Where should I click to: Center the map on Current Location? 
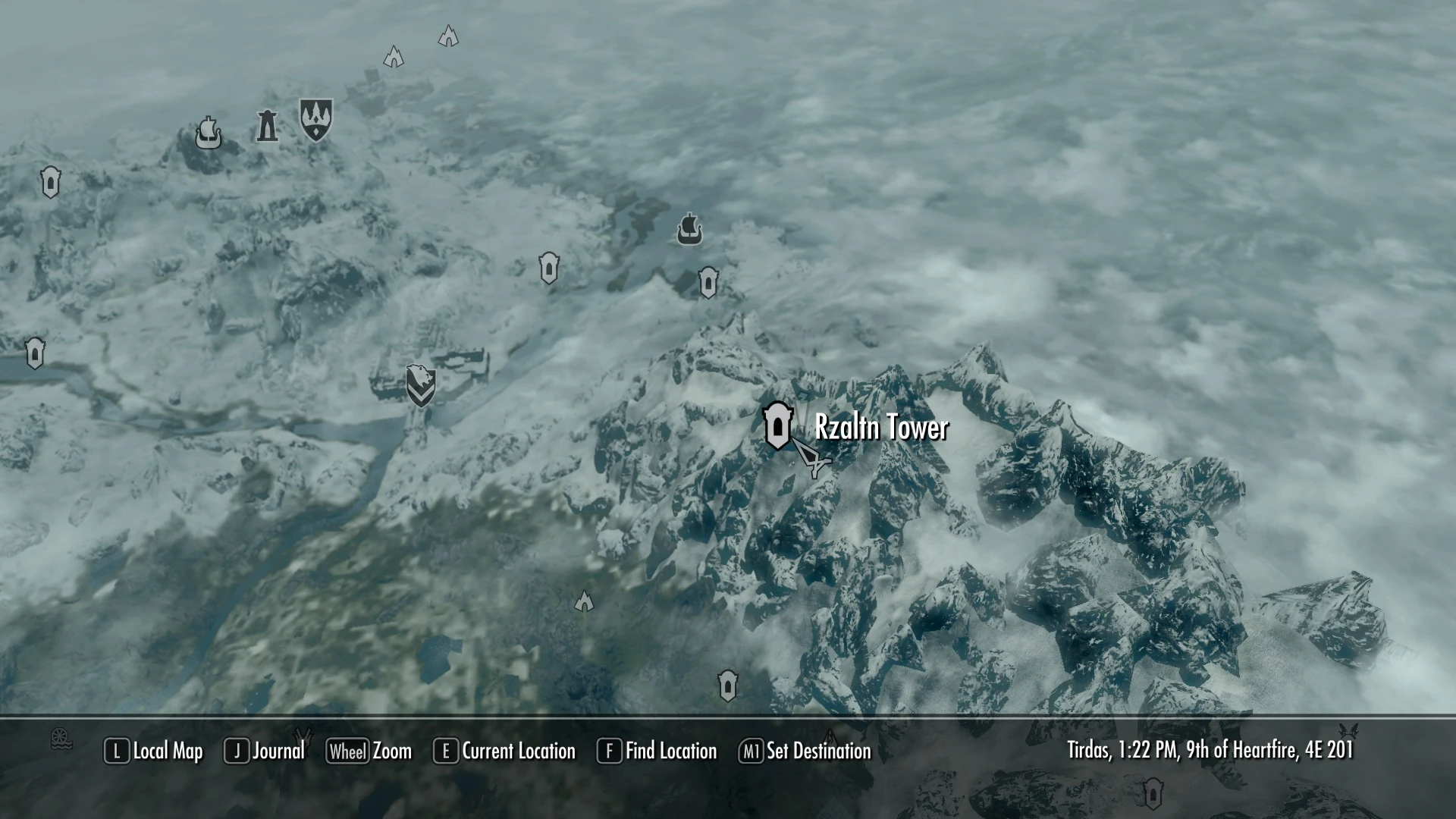point(504,751)
